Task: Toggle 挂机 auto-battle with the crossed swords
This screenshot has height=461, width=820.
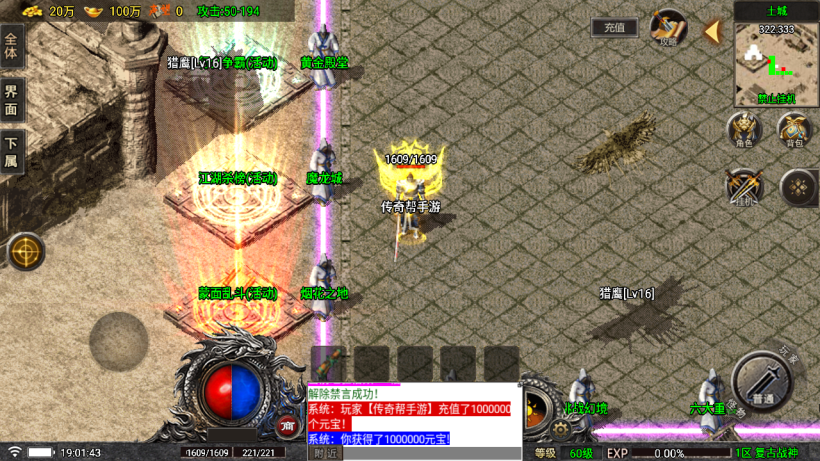Action: click(743, 186)
